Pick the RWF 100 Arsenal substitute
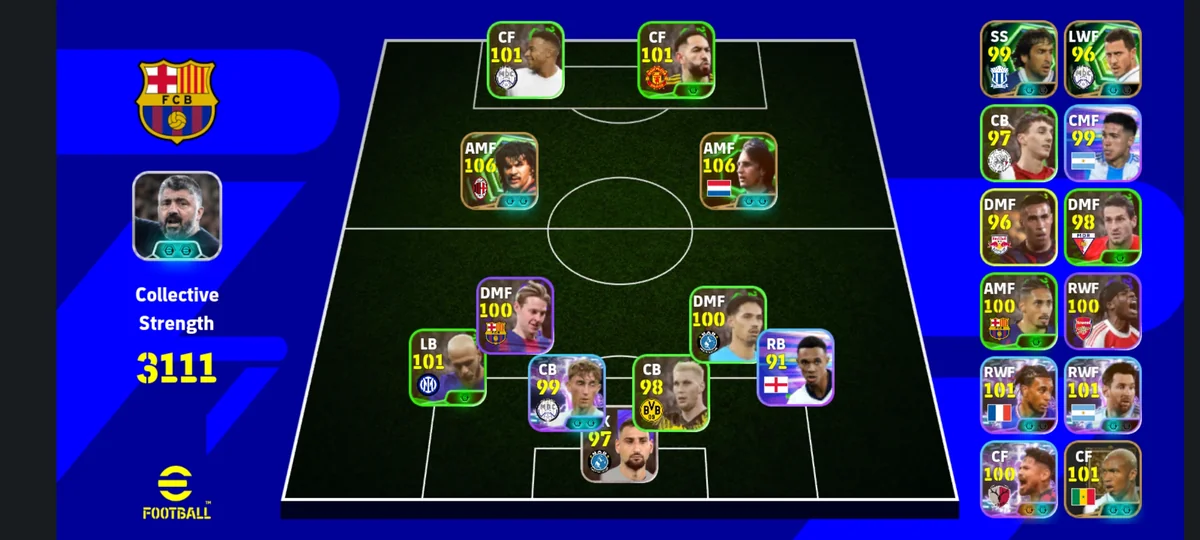This screenshot has width=1200, height=540. (1102, 311)
